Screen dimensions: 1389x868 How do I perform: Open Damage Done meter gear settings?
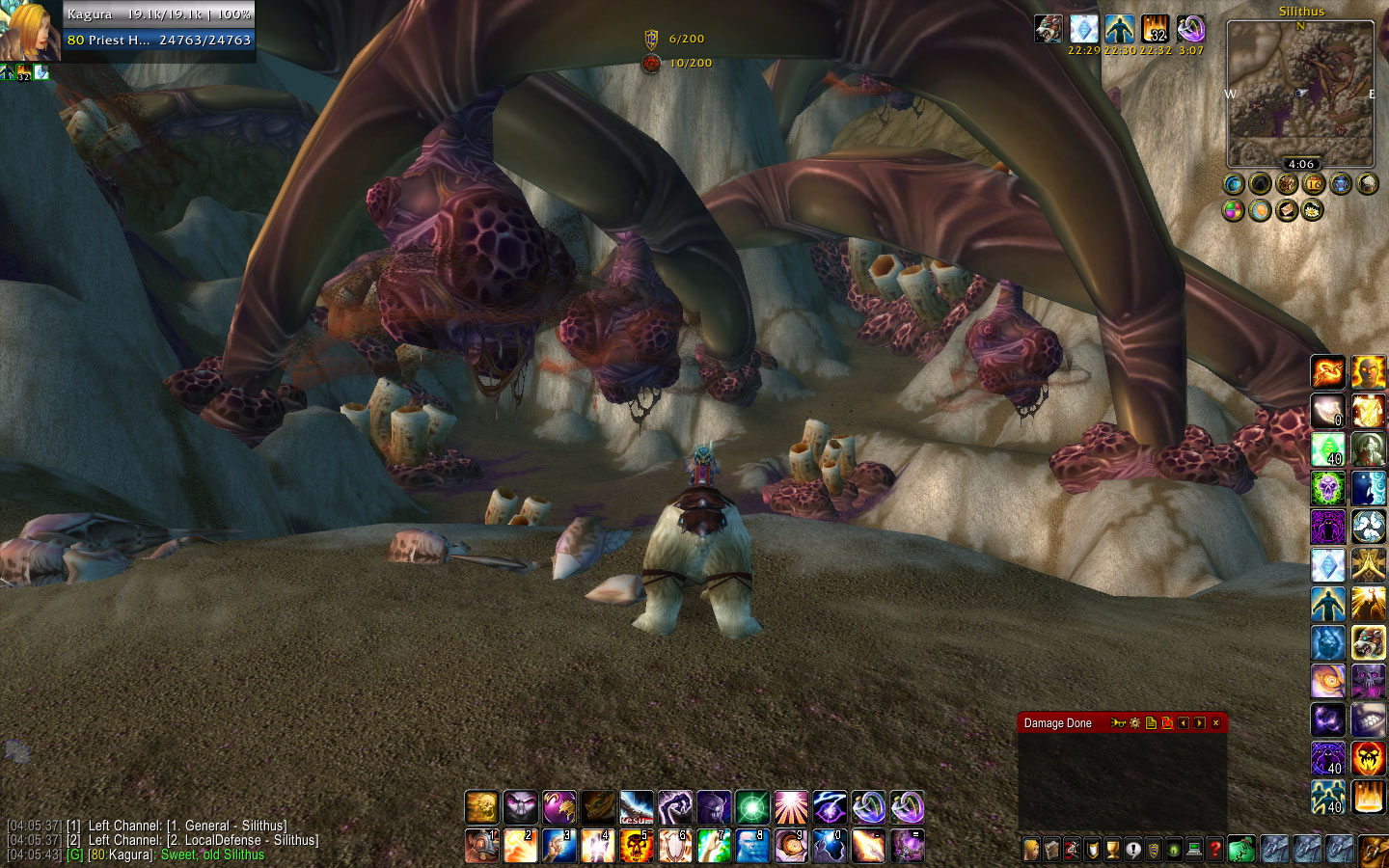(x=1134, y=722)
